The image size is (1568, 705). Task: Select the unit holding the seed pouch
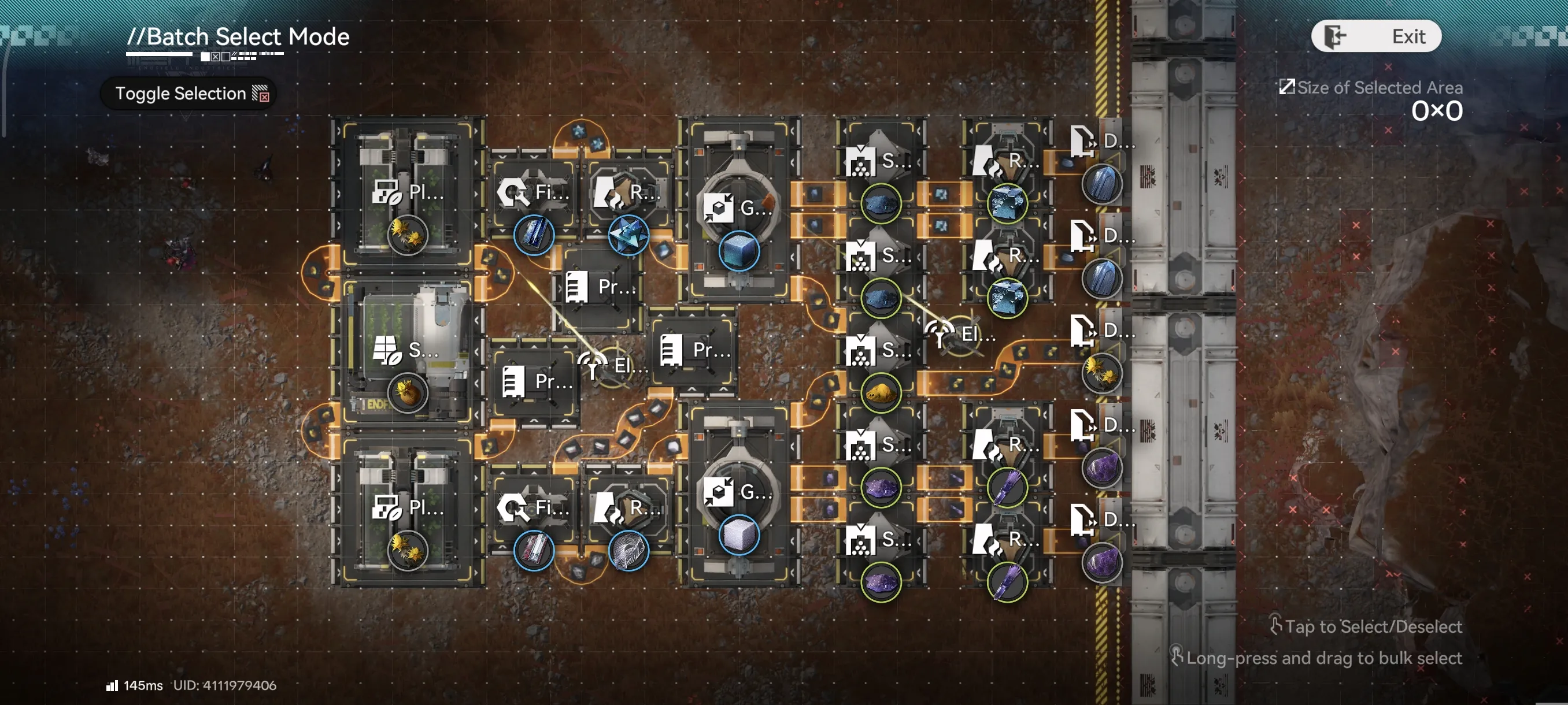point(406,353)
